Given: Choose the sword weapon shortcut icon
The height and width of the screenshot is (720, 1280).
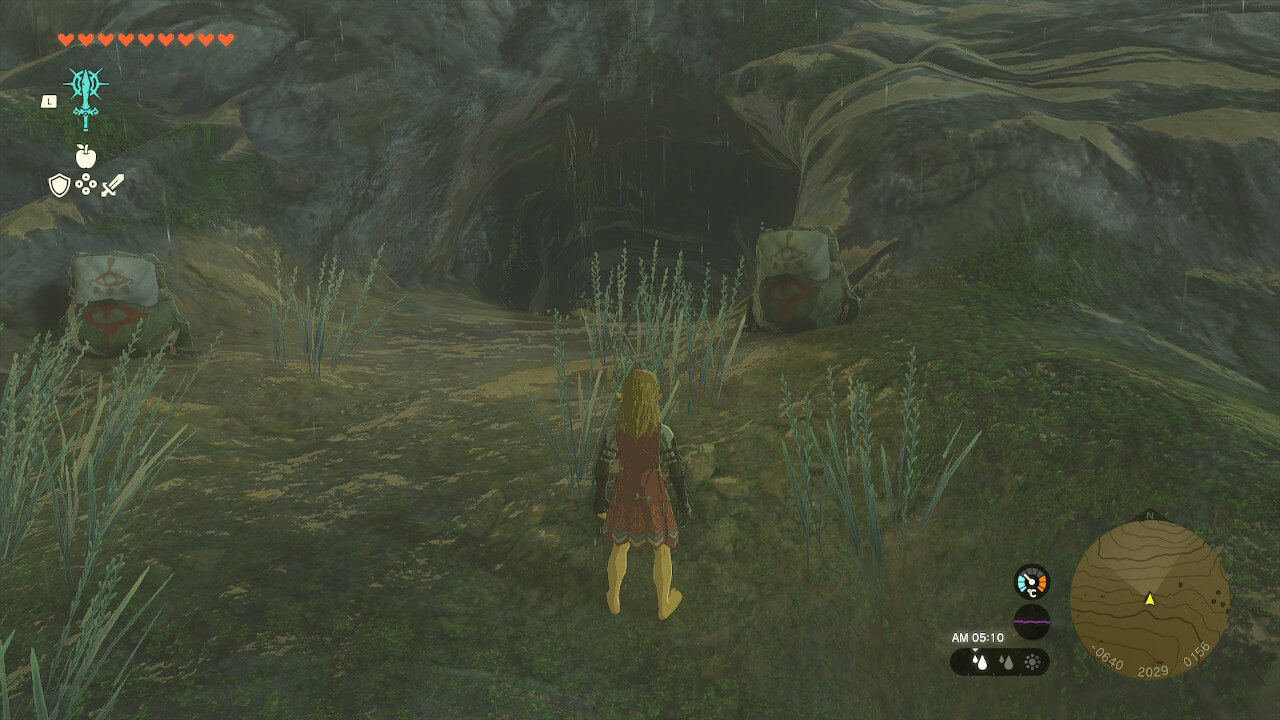Looking at the screenshot, I should click(112, 185).
